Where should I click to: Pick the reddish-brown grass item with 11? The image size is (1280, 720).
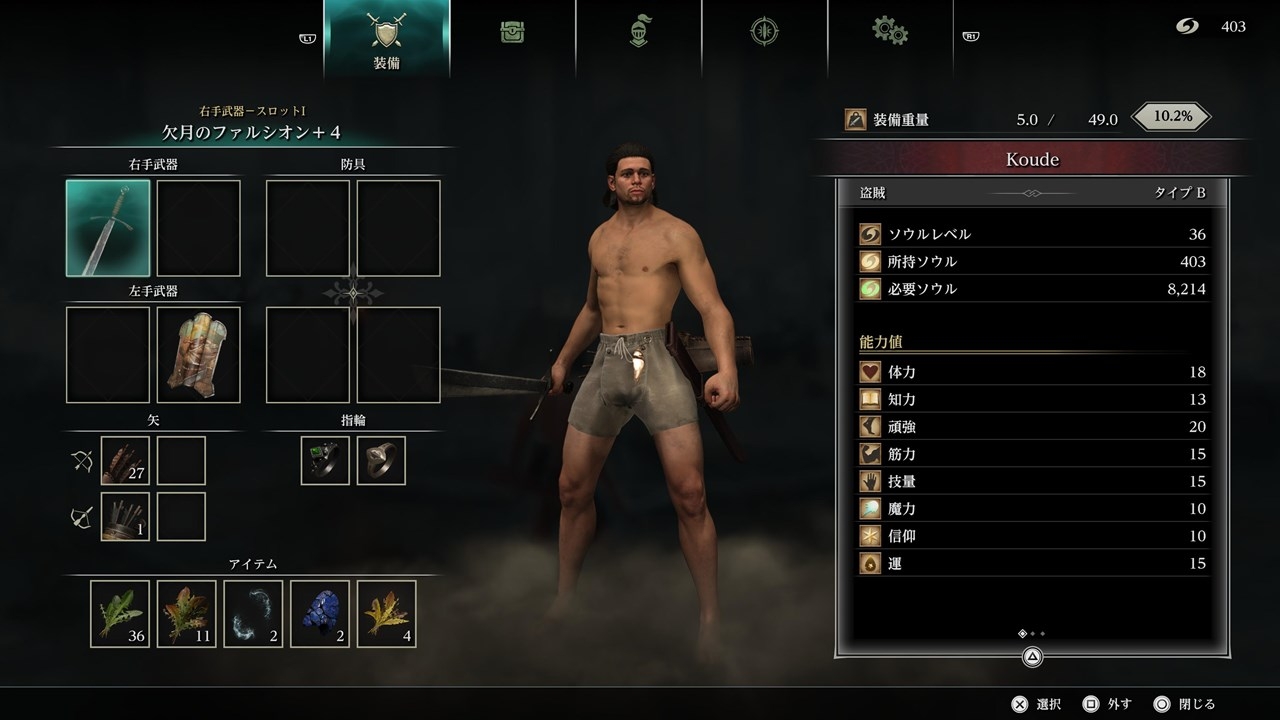tap(187, 614)
